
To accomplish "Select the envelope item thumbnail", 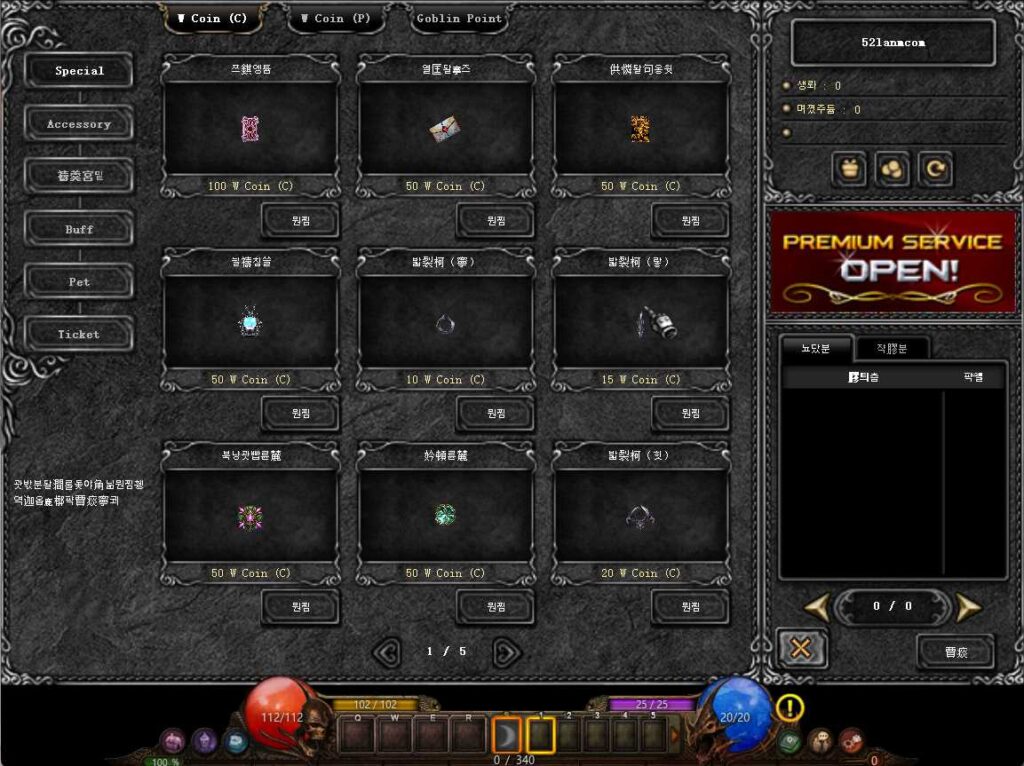I will click(445, 129).
